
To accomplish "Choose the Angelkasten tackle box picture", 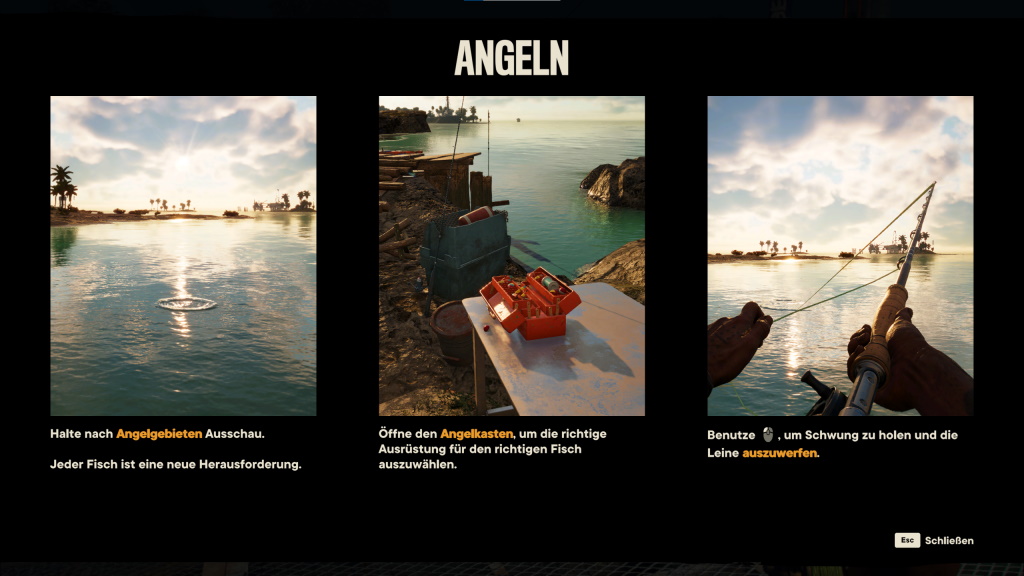I will [x=511, y=256].
